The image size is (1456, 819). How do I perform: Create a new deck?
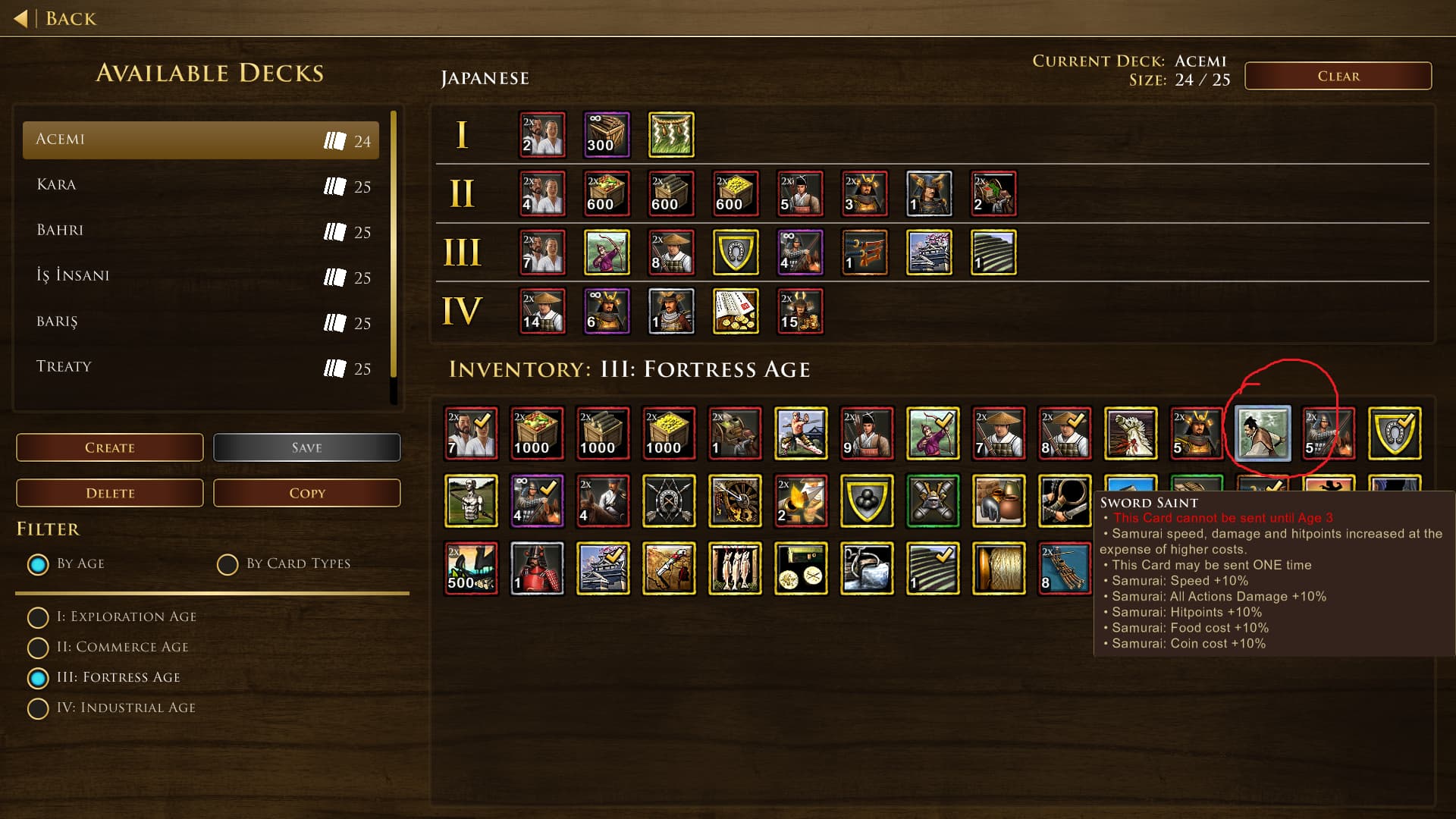[110, 447]
